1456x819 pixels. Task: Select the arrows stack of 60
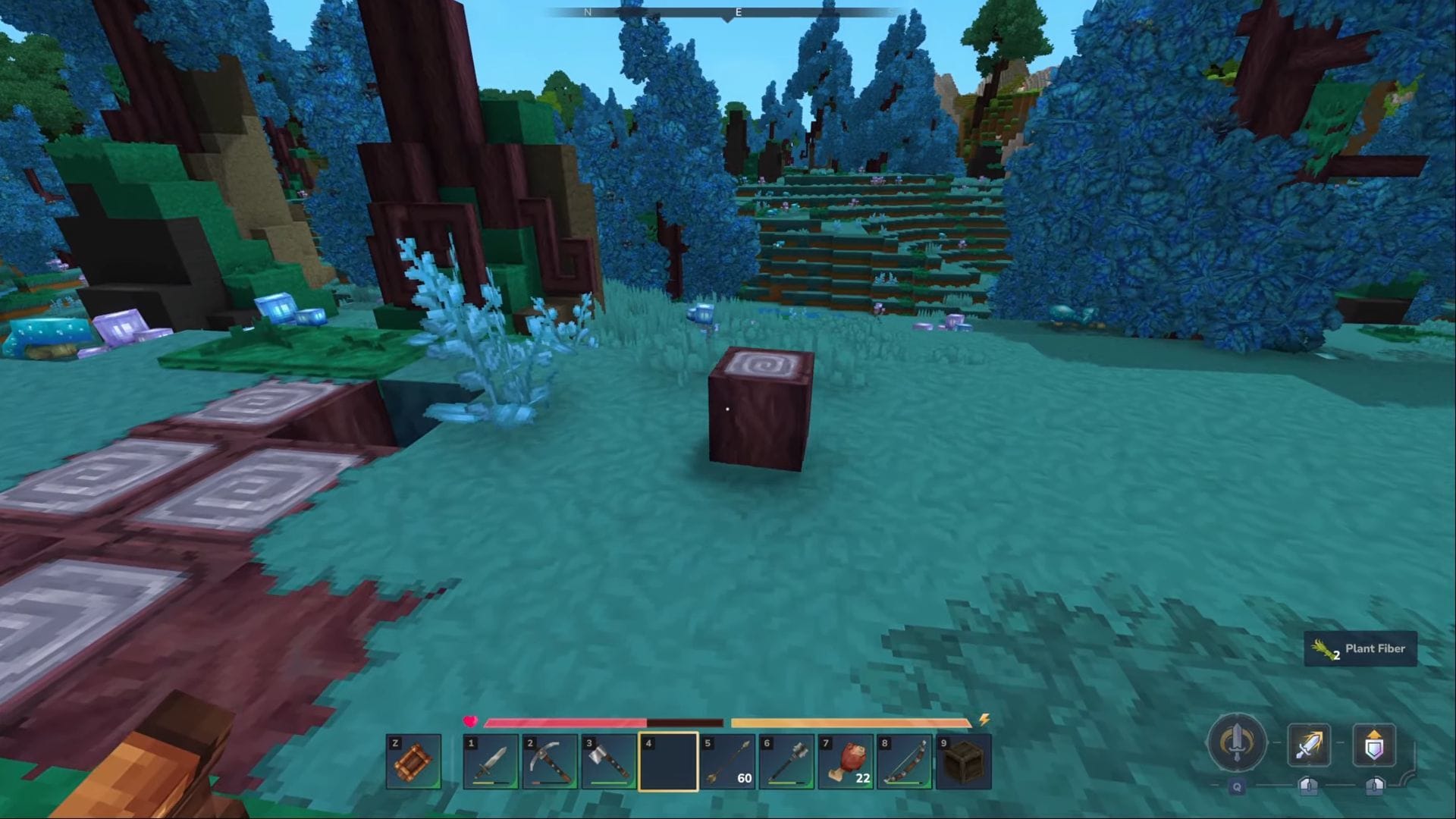tap(727, 762)
